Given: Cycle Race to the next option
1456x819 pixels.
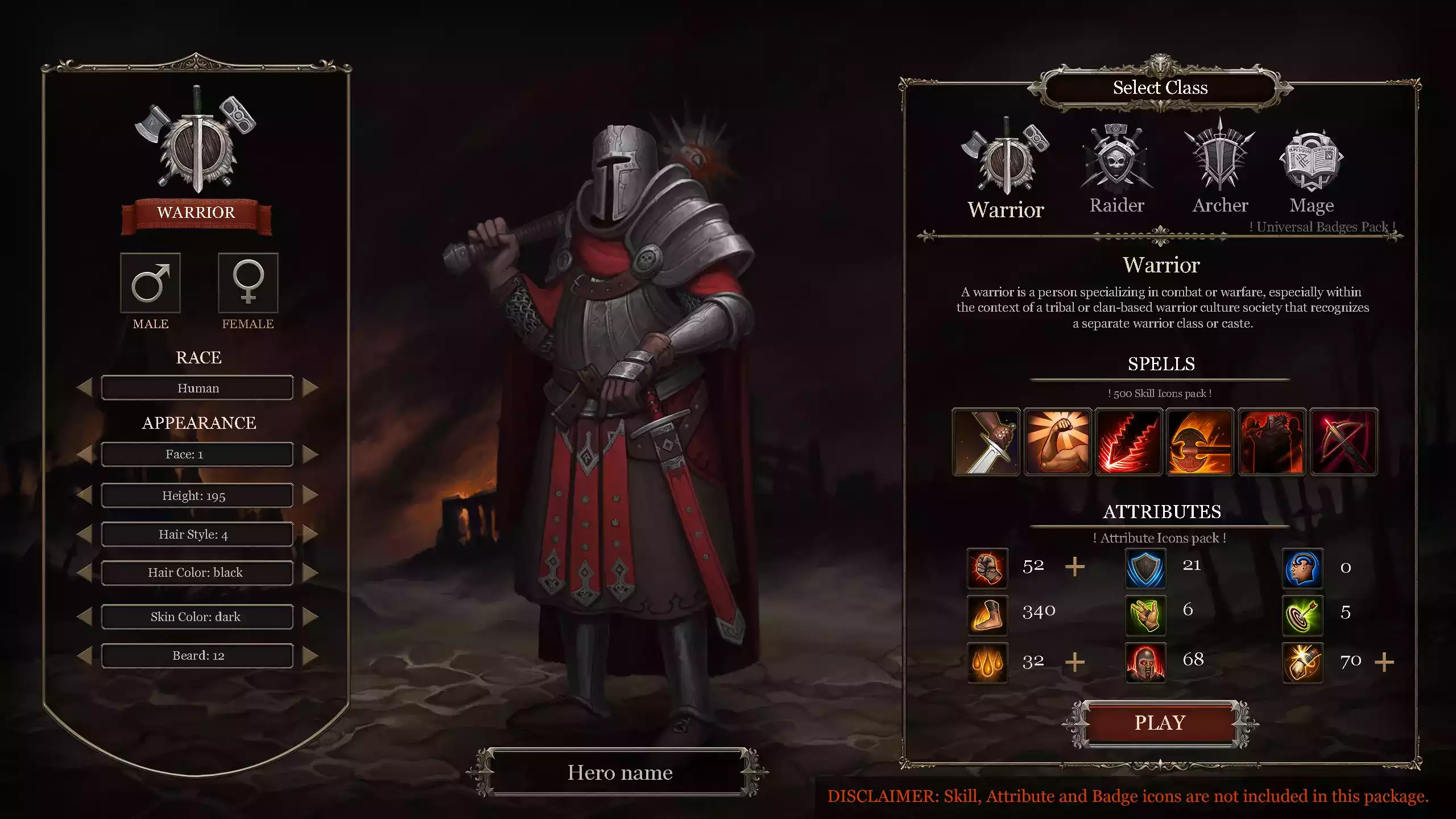Looking at the screenshot, I should [x=310, y=388].
